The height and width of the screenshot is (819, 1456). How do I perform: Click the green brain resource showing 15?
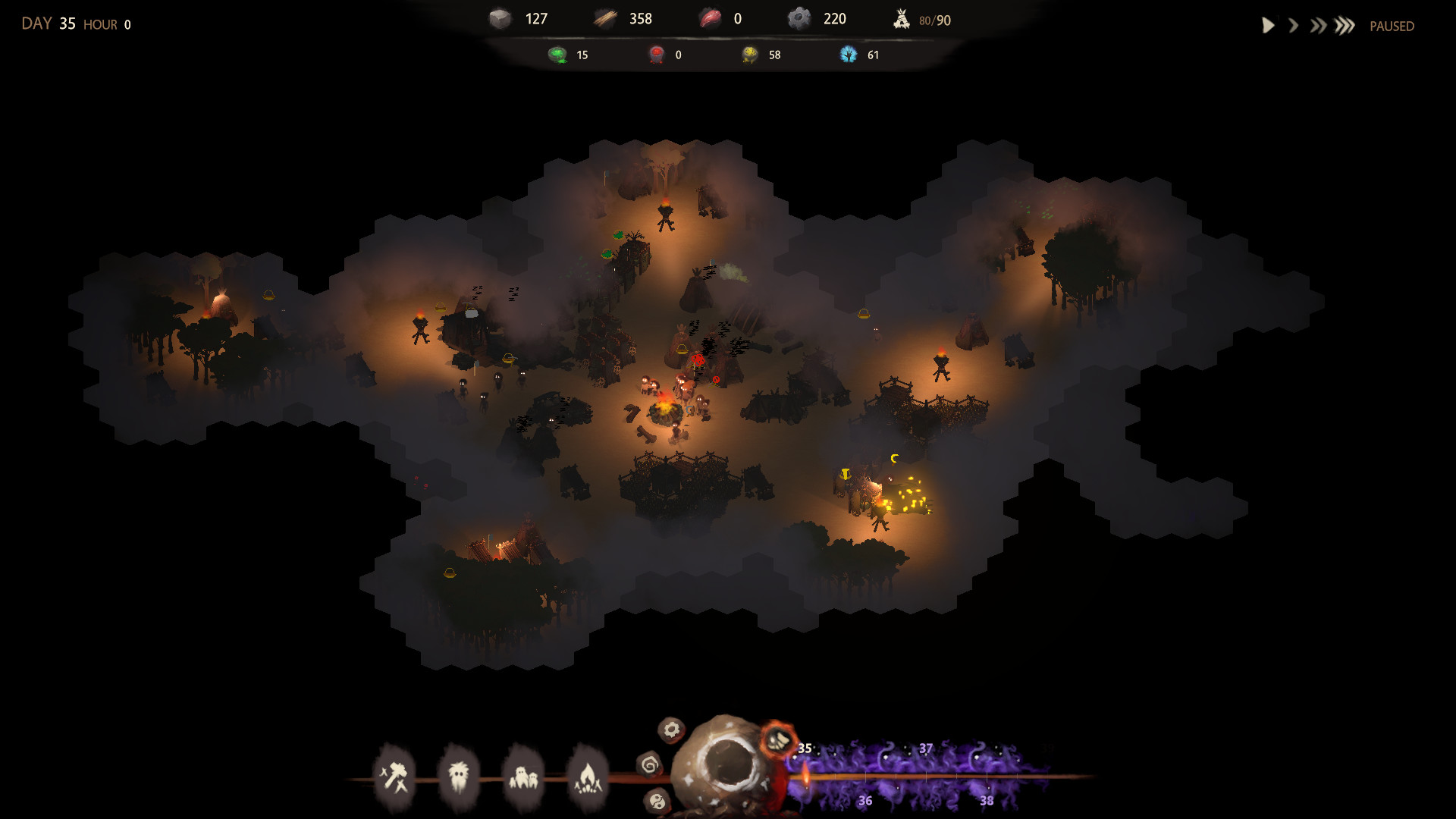click(x=569, y=54)
